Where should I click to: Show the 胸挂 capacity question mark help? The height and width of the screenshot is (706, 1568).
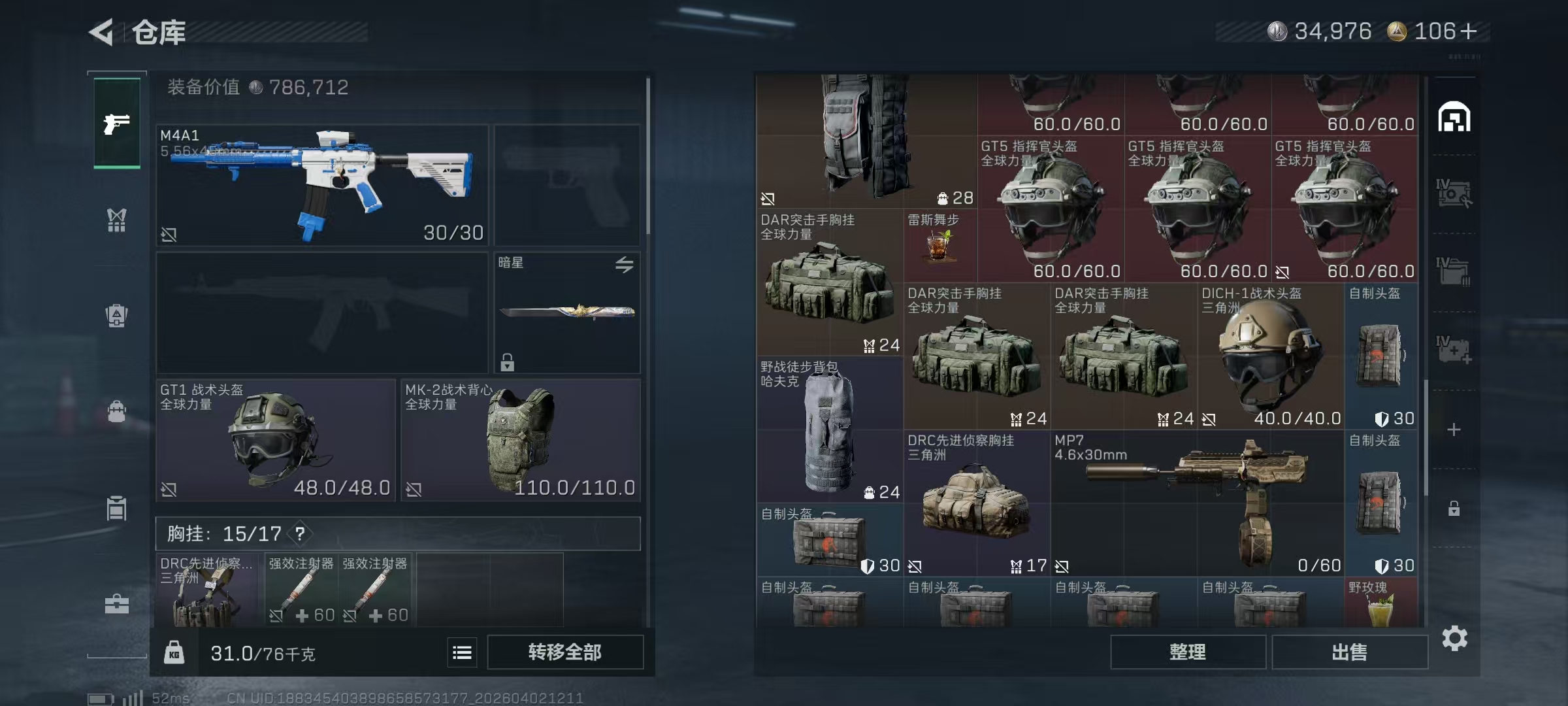(x=300, y=534)
